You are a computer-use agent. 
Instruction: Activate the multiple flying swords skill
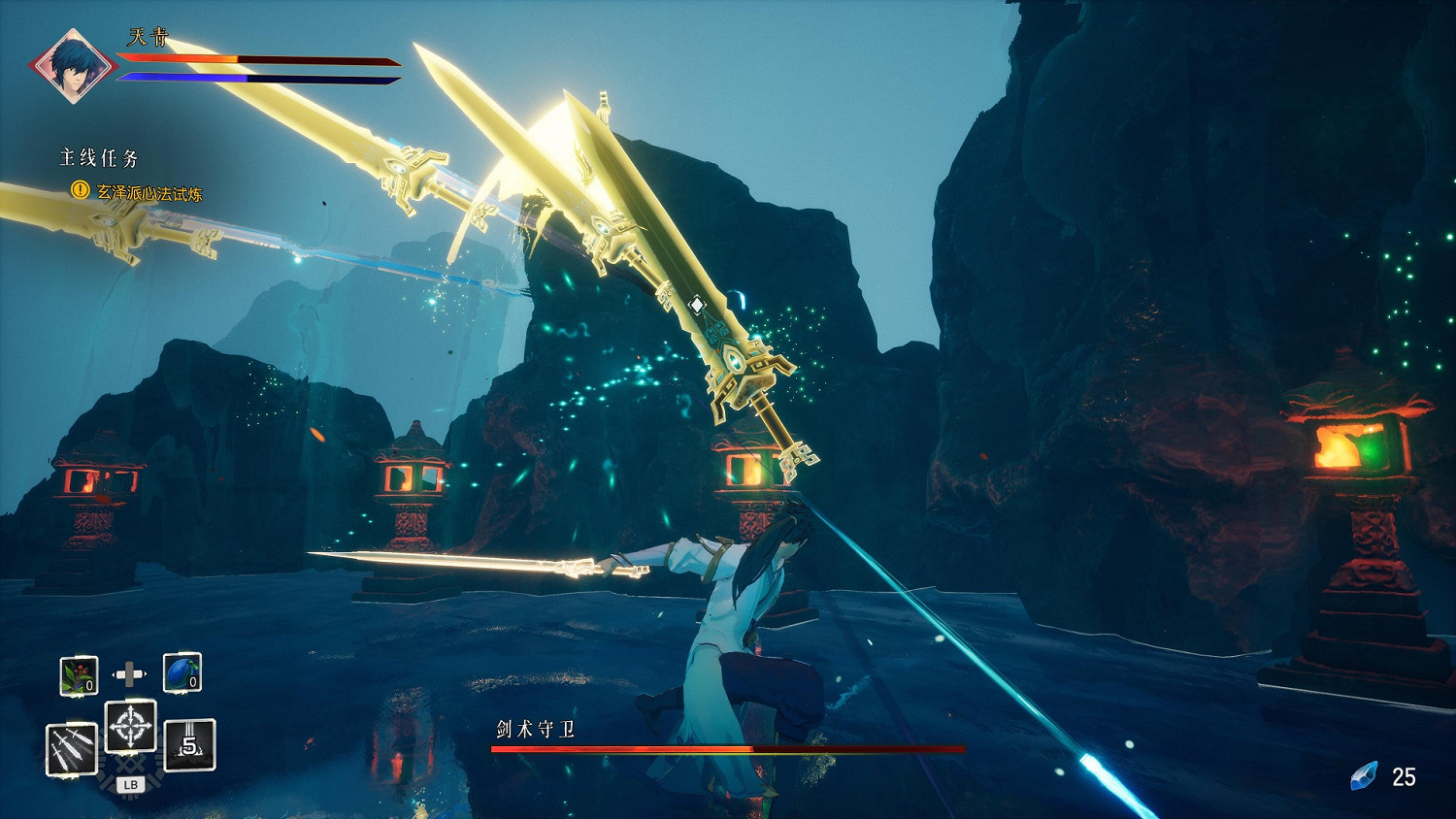click(73, 749)
